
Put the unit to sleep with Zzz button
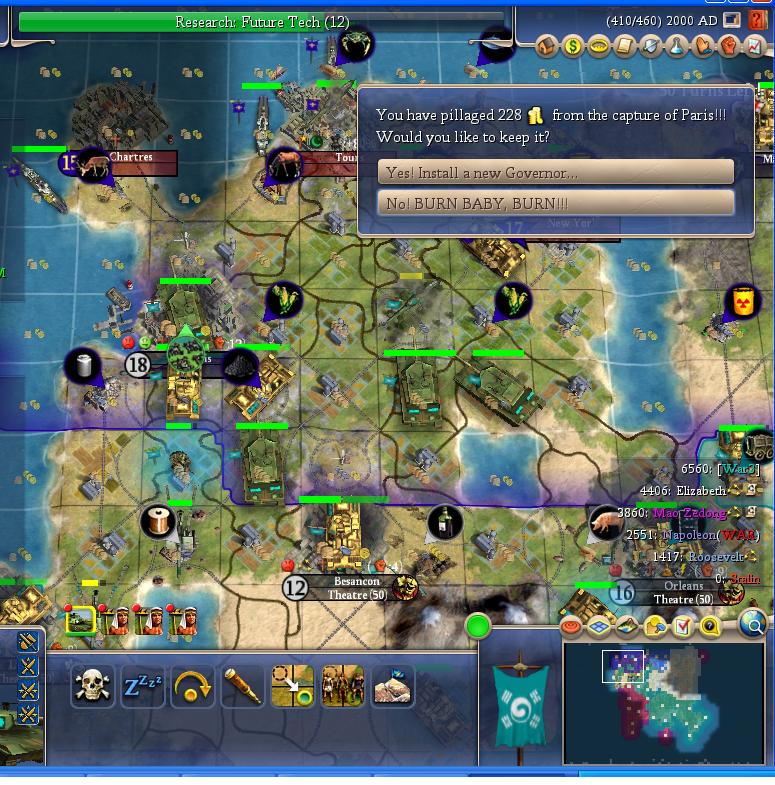(x=143, y=686)
